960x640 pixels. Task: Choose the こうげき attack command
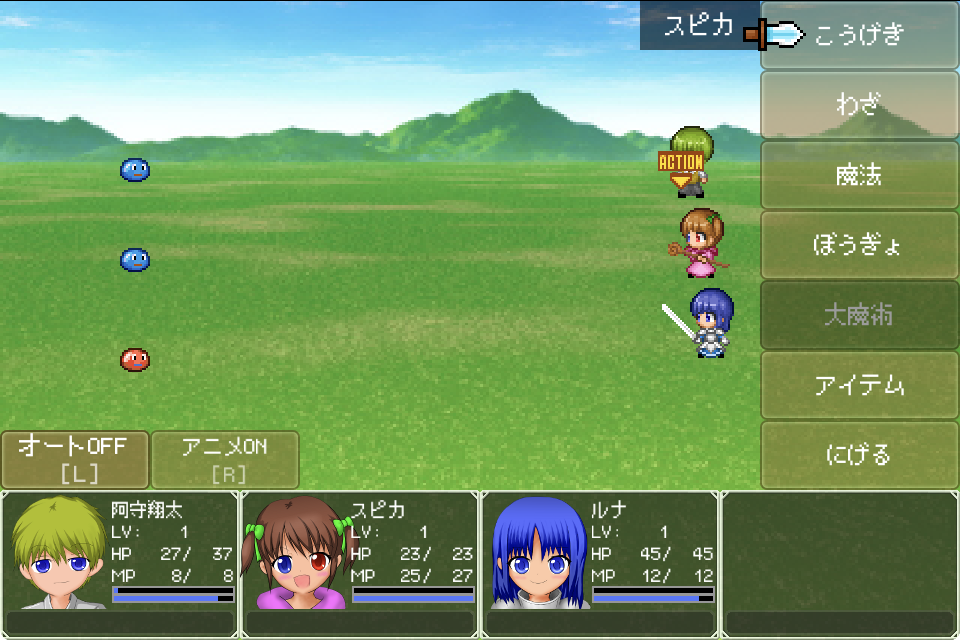pos(859,35)
